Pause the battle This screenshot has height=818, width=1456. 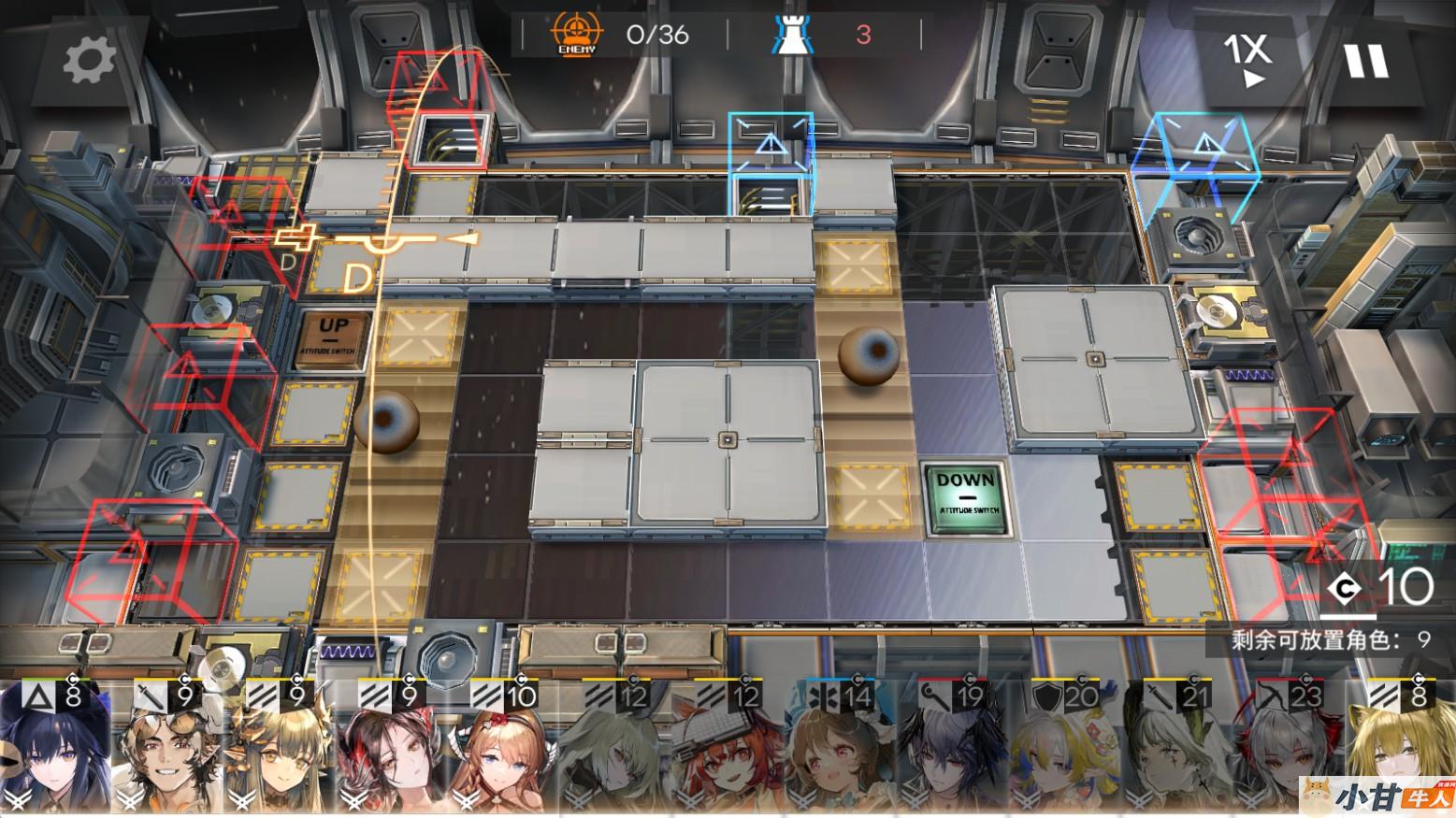[1366, 62]
